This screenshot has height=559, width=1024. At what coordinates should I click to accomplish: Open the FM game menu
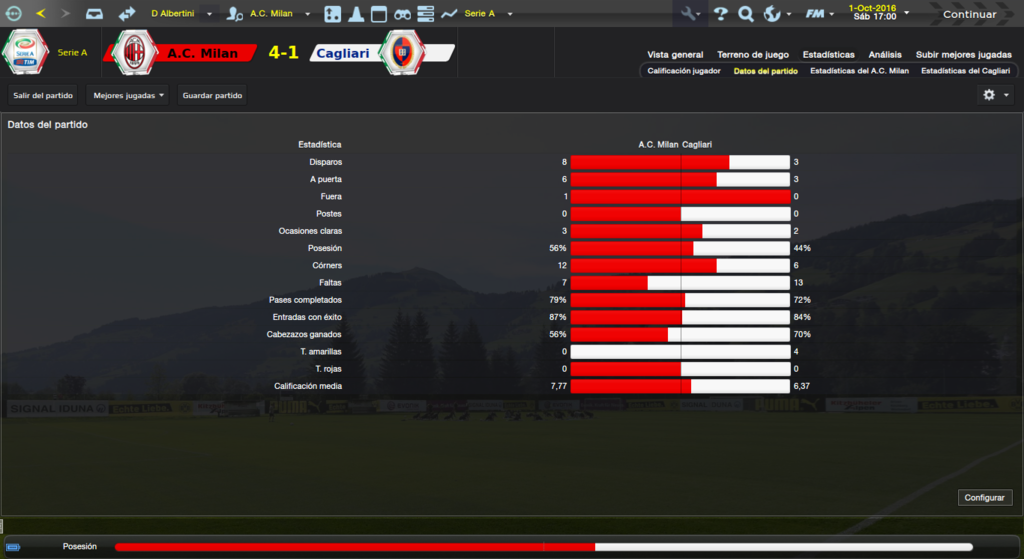point(820,14)
